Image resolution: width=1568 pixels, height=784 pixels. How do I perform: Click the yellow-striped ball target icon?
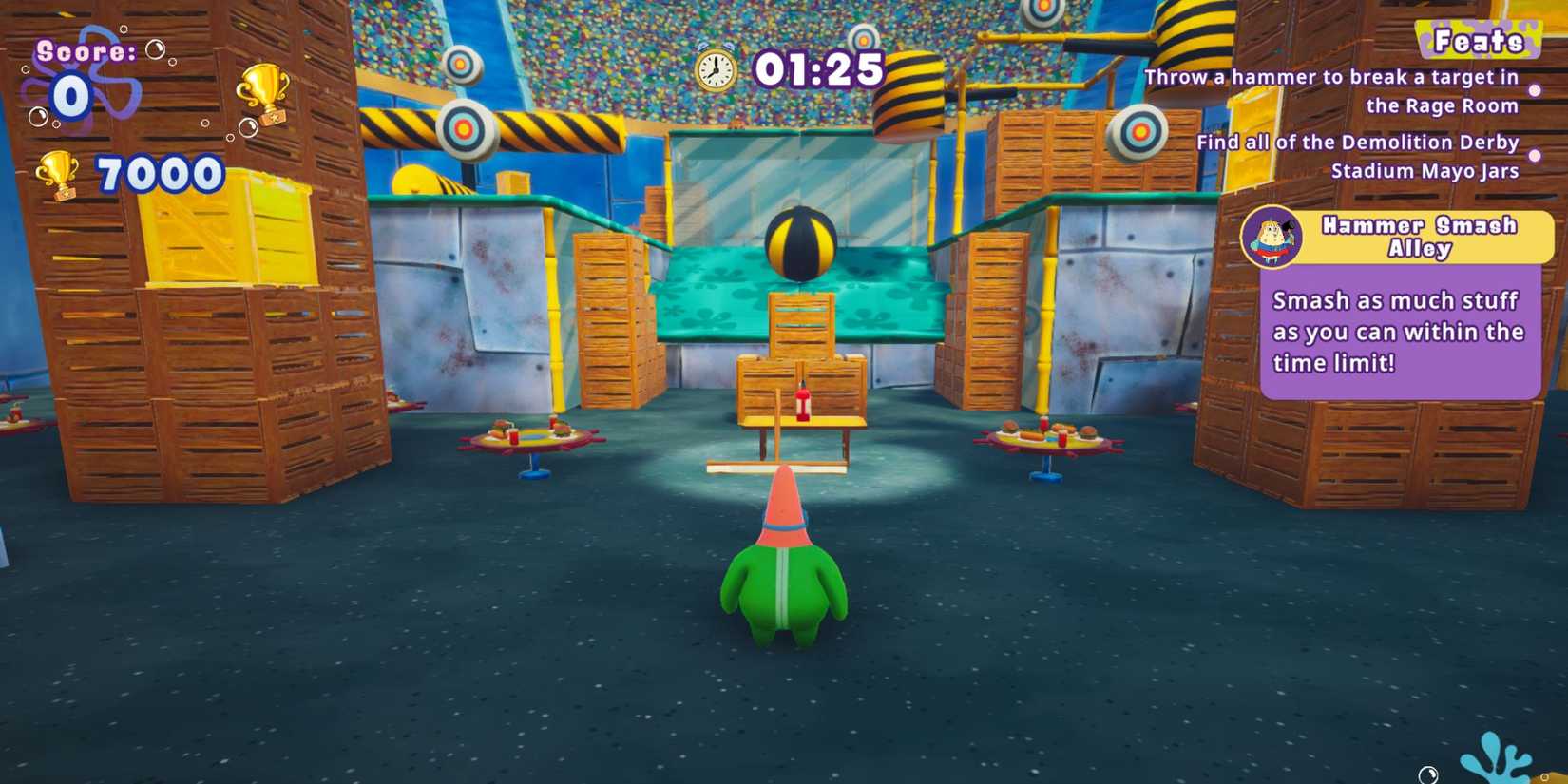[x=800, y=244]
